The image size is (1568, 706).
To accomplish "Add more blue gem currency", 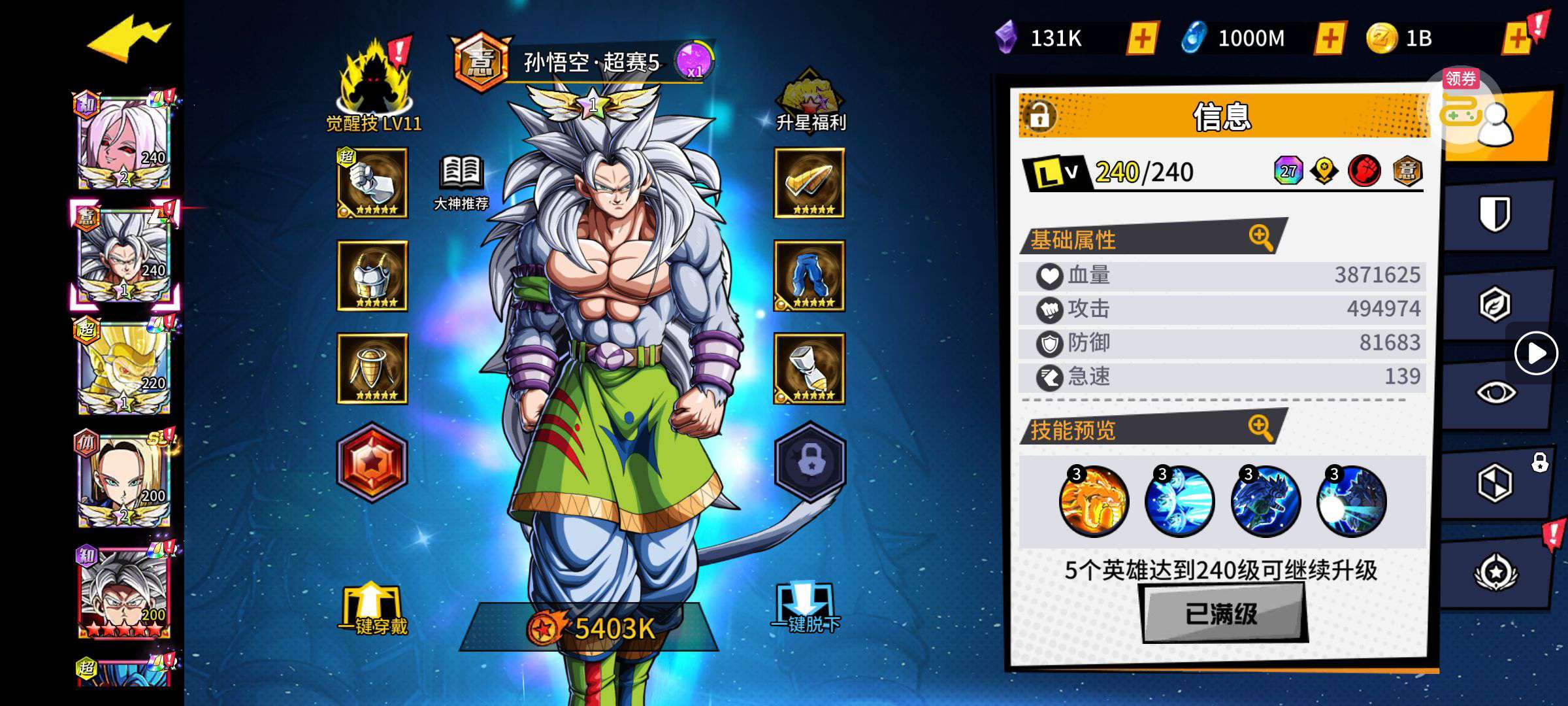I will 1330,39.
